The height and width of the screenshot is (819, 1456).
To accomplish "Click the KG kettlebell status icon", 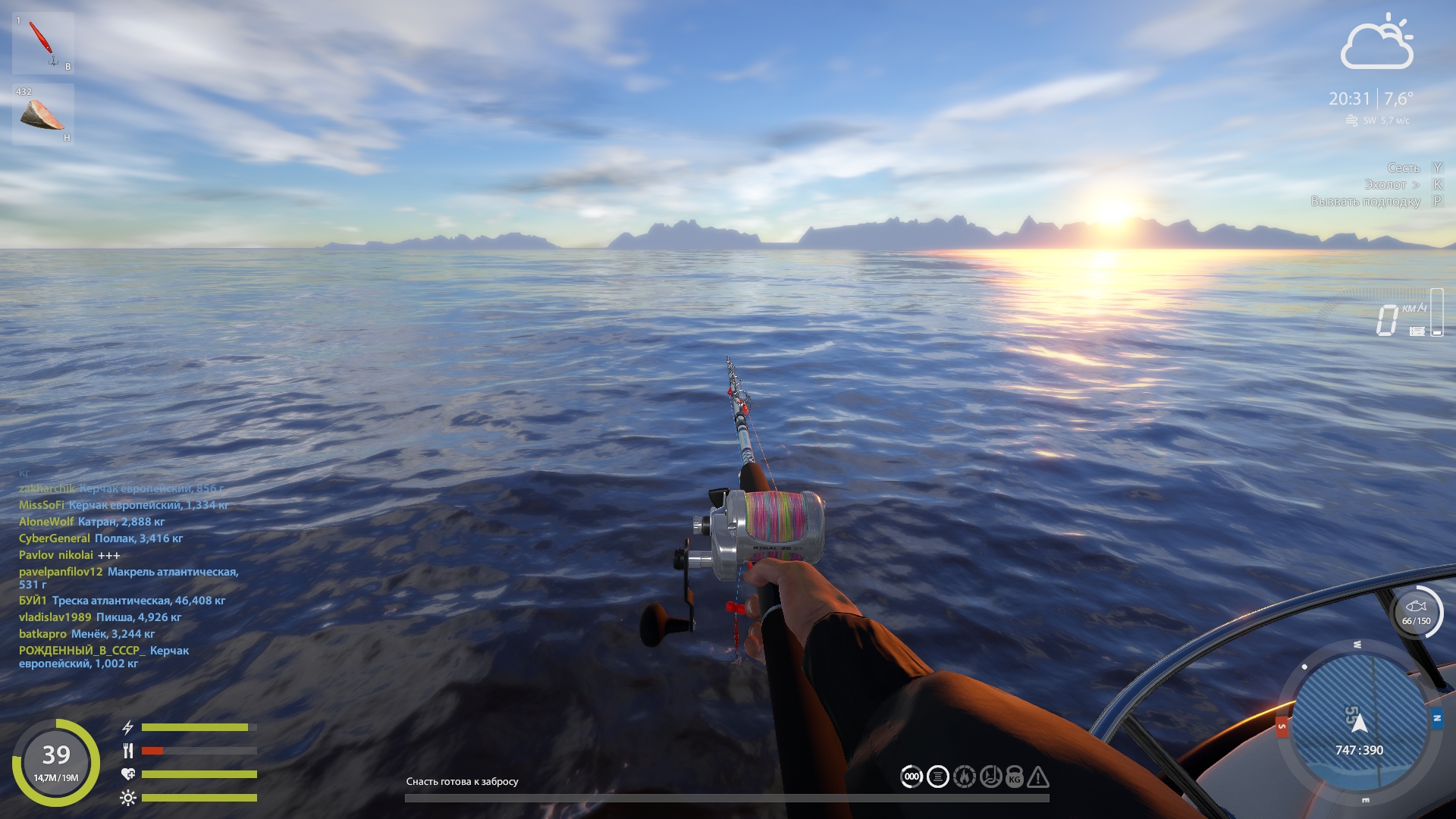I will pos(1014,777).
